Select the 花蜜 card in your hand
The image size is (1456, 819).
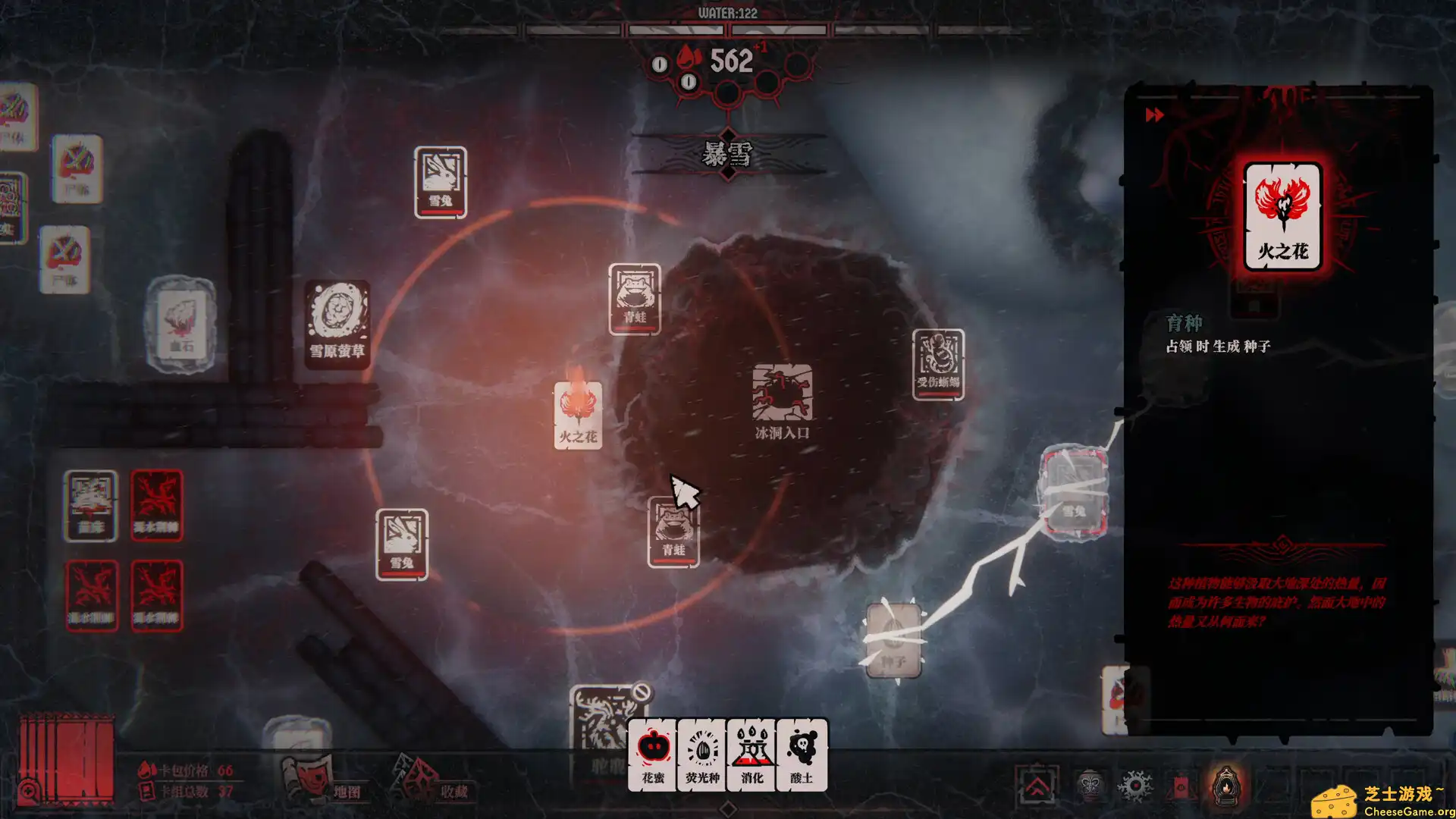653,755
